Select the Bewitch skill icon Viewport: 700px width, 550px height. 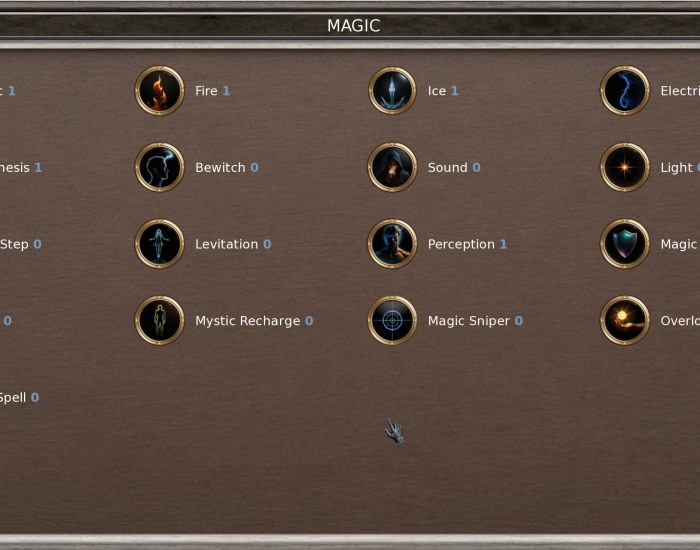pyautogui.click(x=159, y=167)
